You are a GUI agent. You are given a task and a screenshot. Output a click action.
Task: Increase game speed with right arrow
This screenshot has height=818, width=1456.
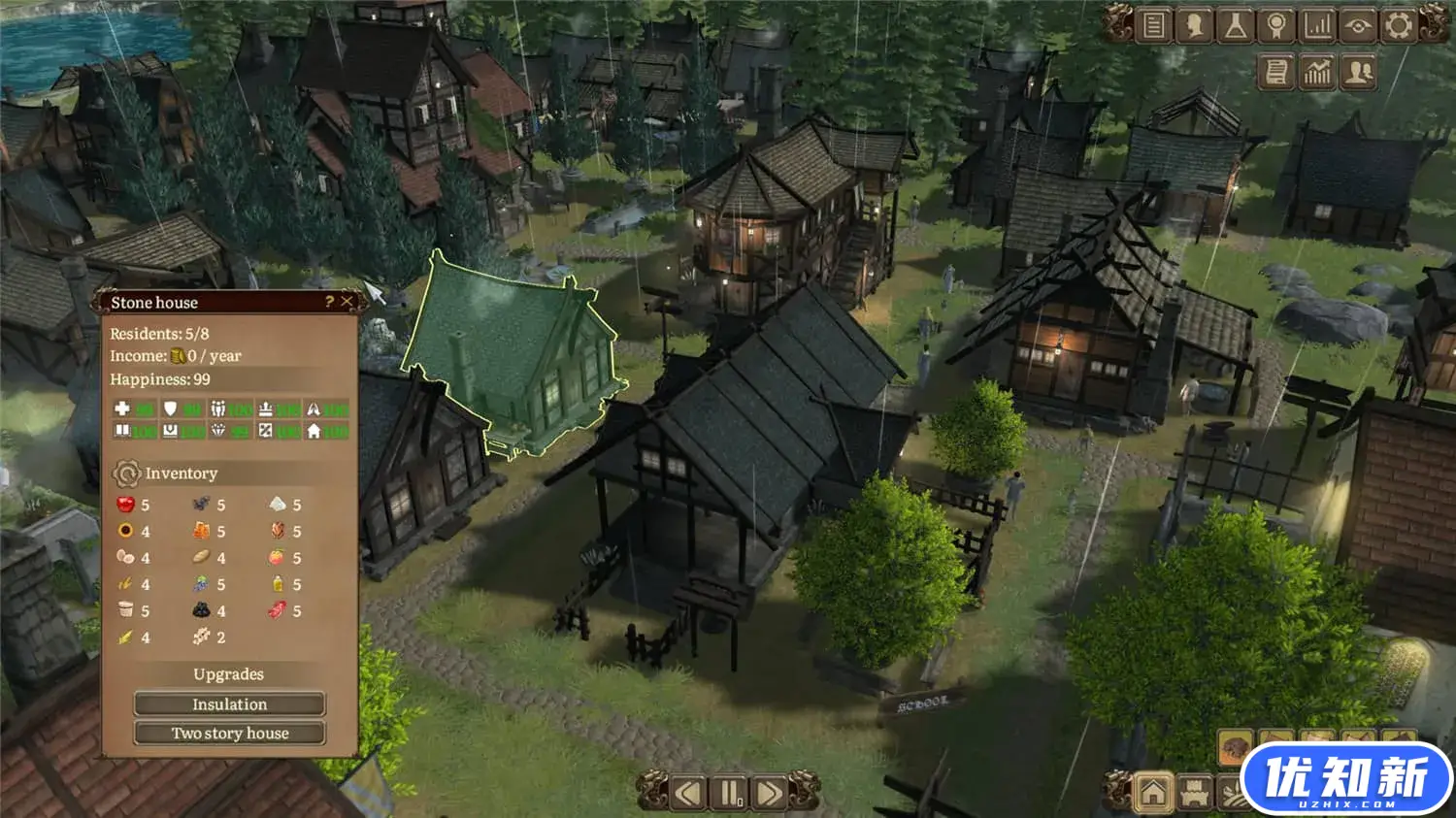pos(769,793)
